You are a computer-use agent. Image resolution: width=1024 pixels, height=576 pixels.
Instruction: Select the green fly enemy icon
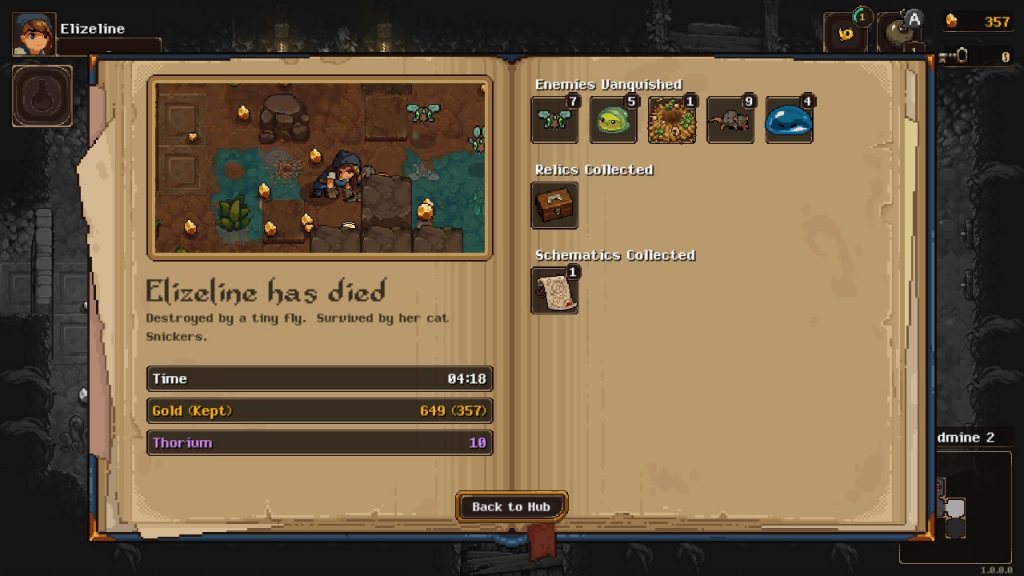click(554, 120)
